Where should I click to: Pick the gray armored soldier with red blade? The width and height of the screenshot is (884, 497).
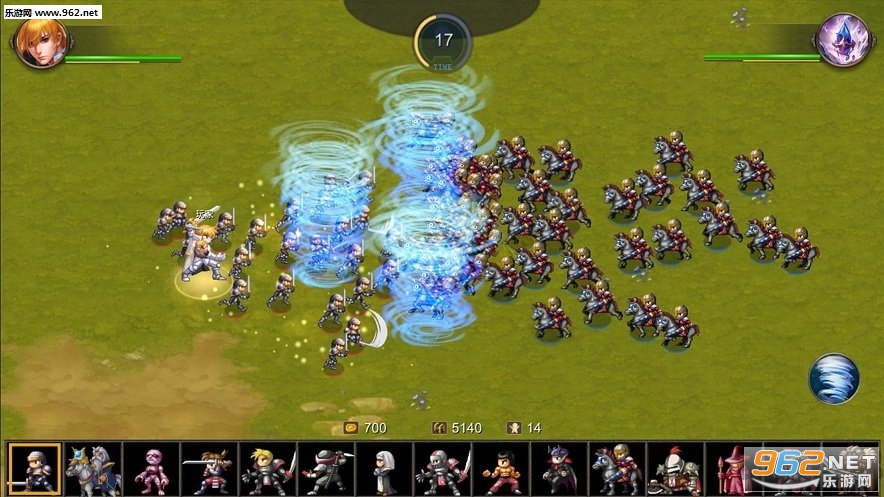[443, 468]
